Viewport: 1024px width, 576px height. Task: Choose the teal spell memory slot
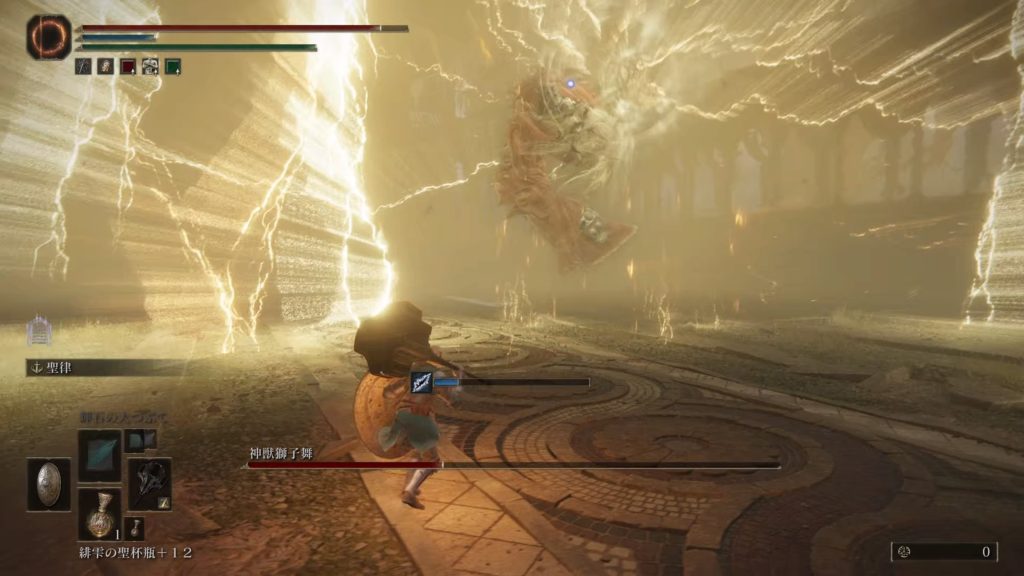pos(99,455)
